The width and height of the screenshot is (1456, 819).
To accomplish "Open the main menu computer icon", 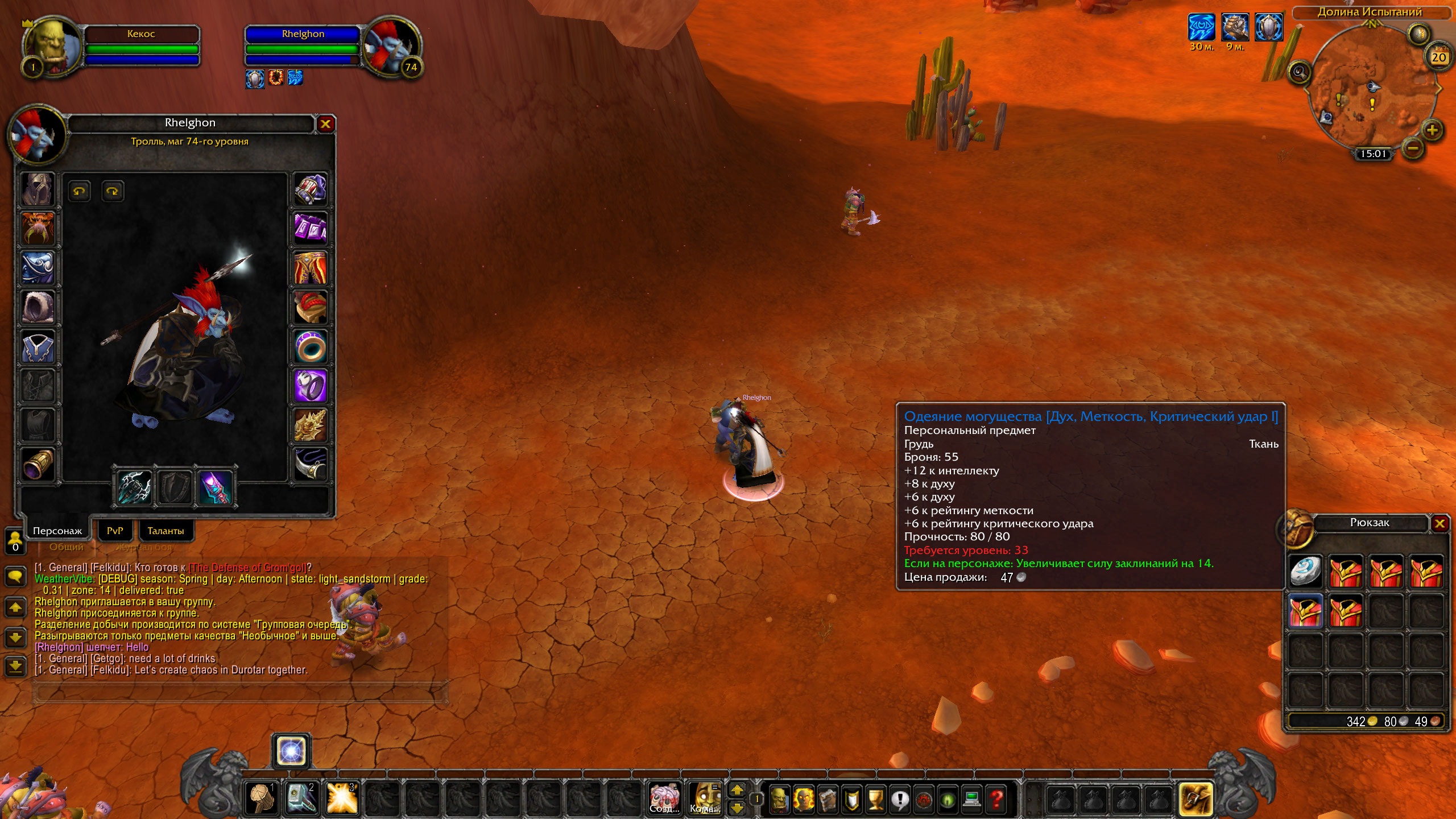I will (x=972, y=799).
